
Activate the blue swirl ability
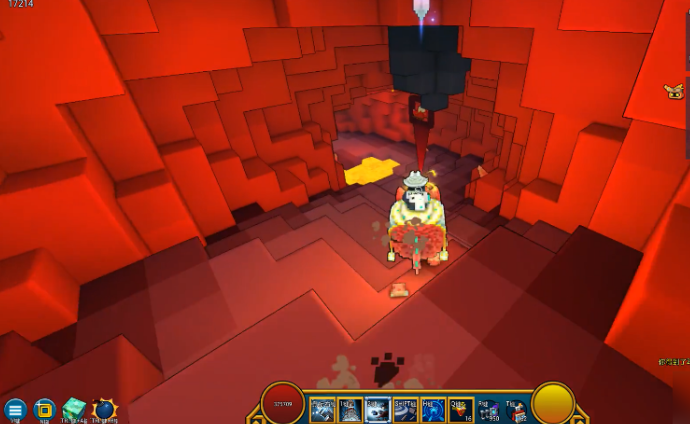point(433,409)
